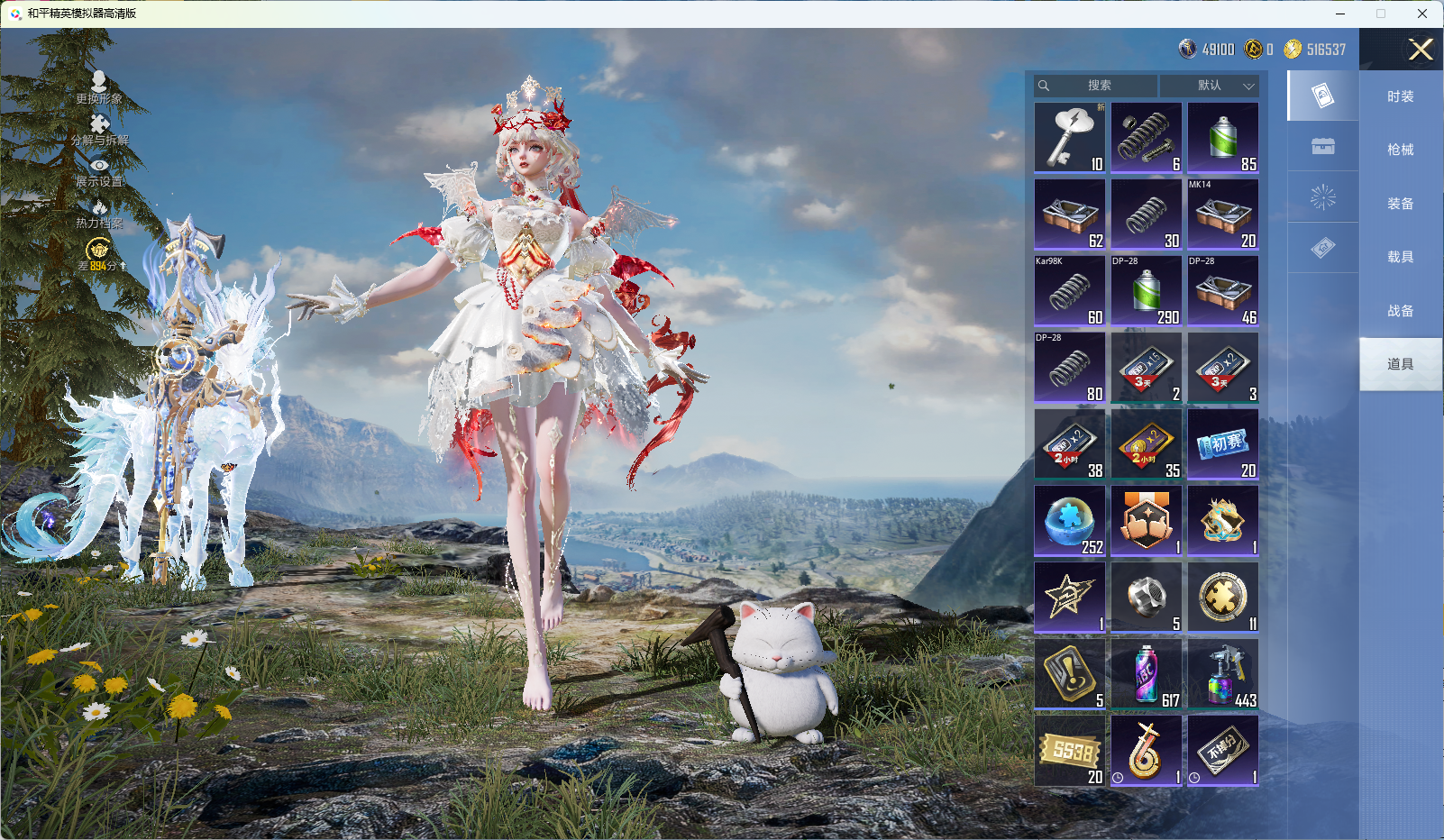Select the 初赛 ticket item

click(x=1223, y=443)
